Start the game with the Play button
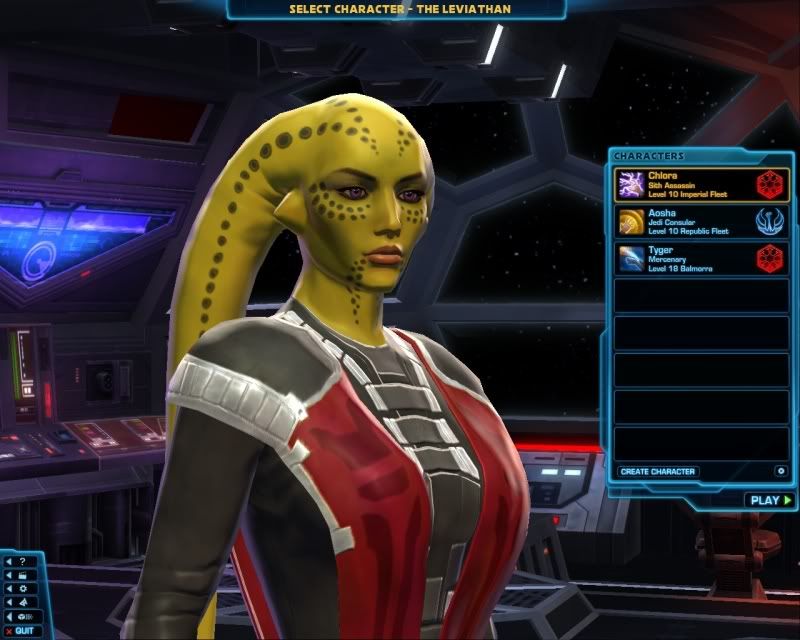The width and height of the screenshot is (800, 640). point(769,500)
